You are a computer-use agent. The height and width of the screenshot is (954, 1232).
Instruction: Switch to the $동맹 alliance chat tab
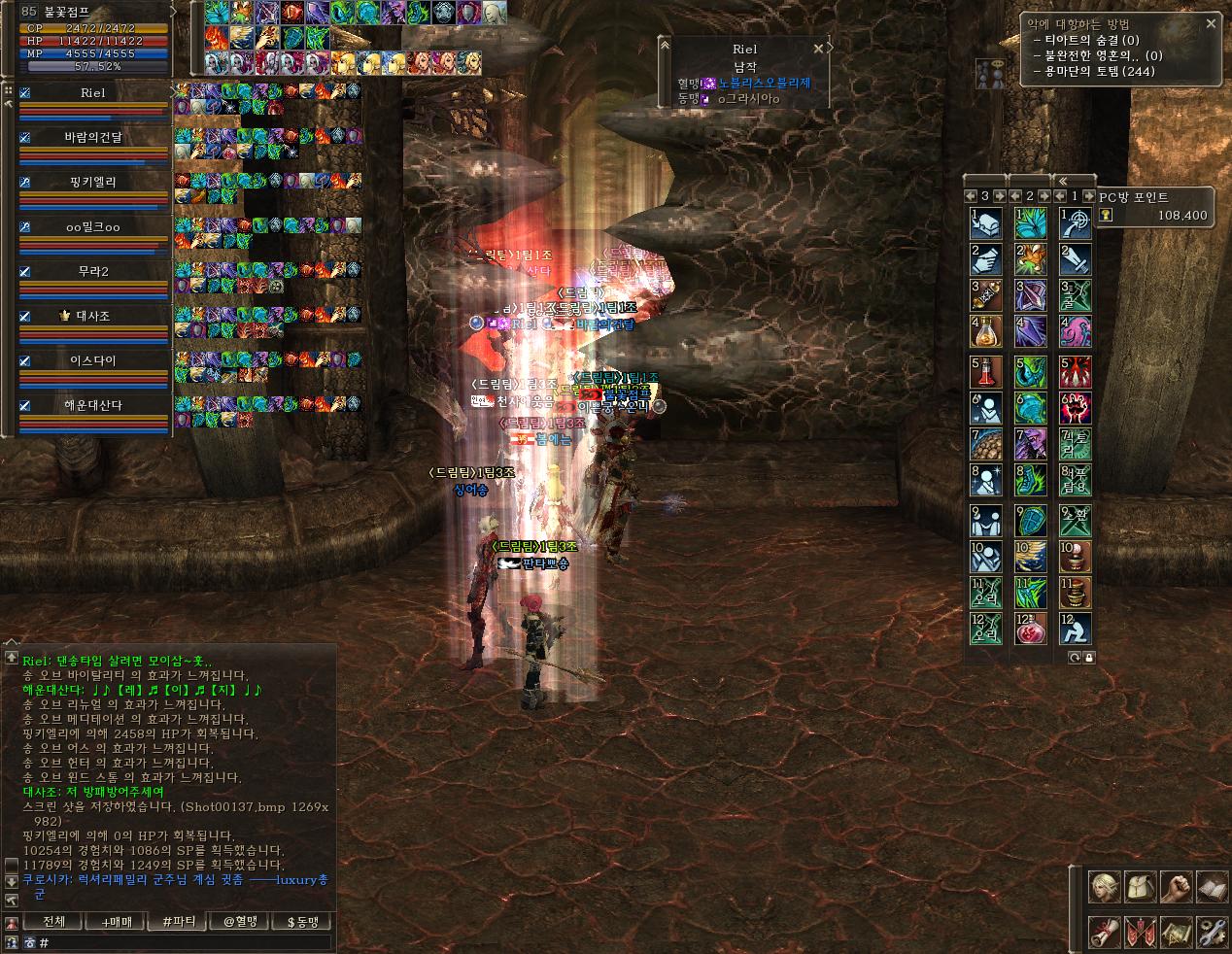tap(302, 921)
